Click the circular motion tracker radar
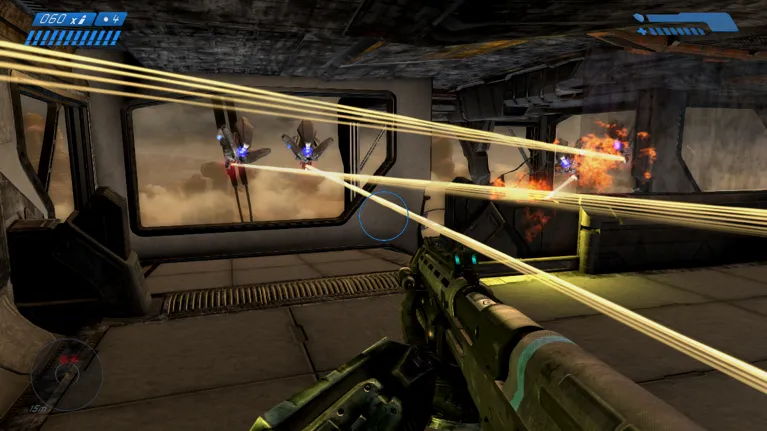The image size is (767, 431). tap(65, 375)
